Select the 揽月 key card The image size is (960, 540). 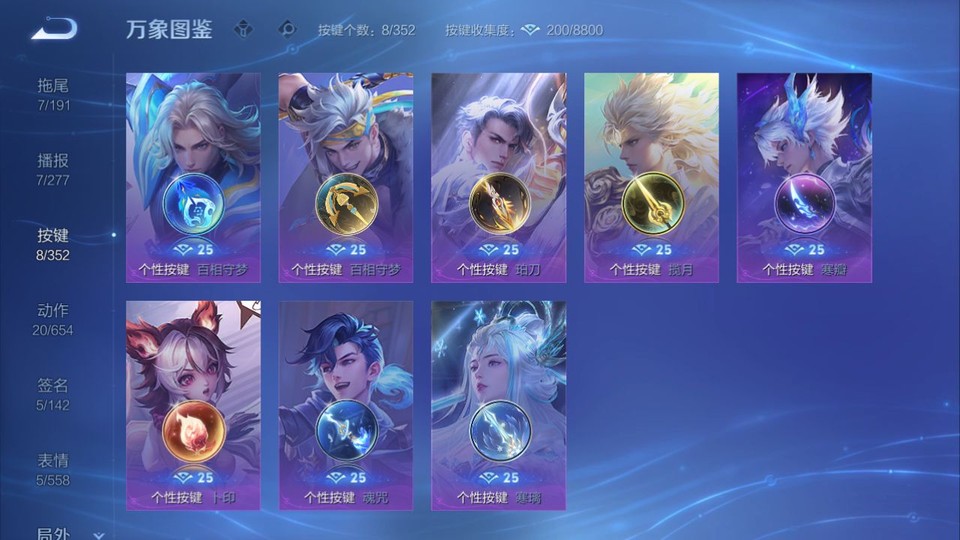[x=651, y=177]
